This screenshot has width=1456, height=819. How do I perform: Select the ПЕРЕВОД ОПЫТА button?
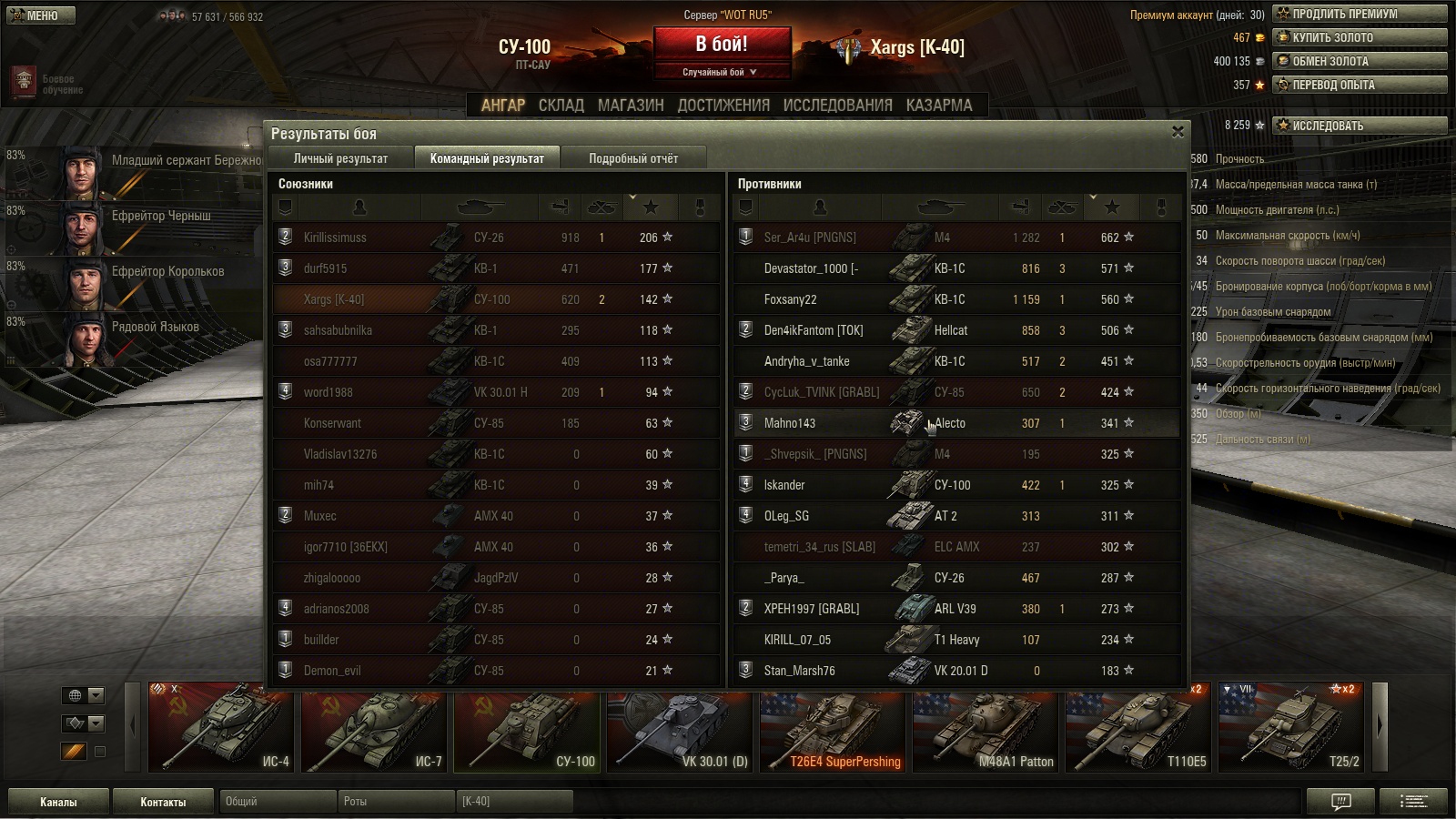click(1359, 85)
